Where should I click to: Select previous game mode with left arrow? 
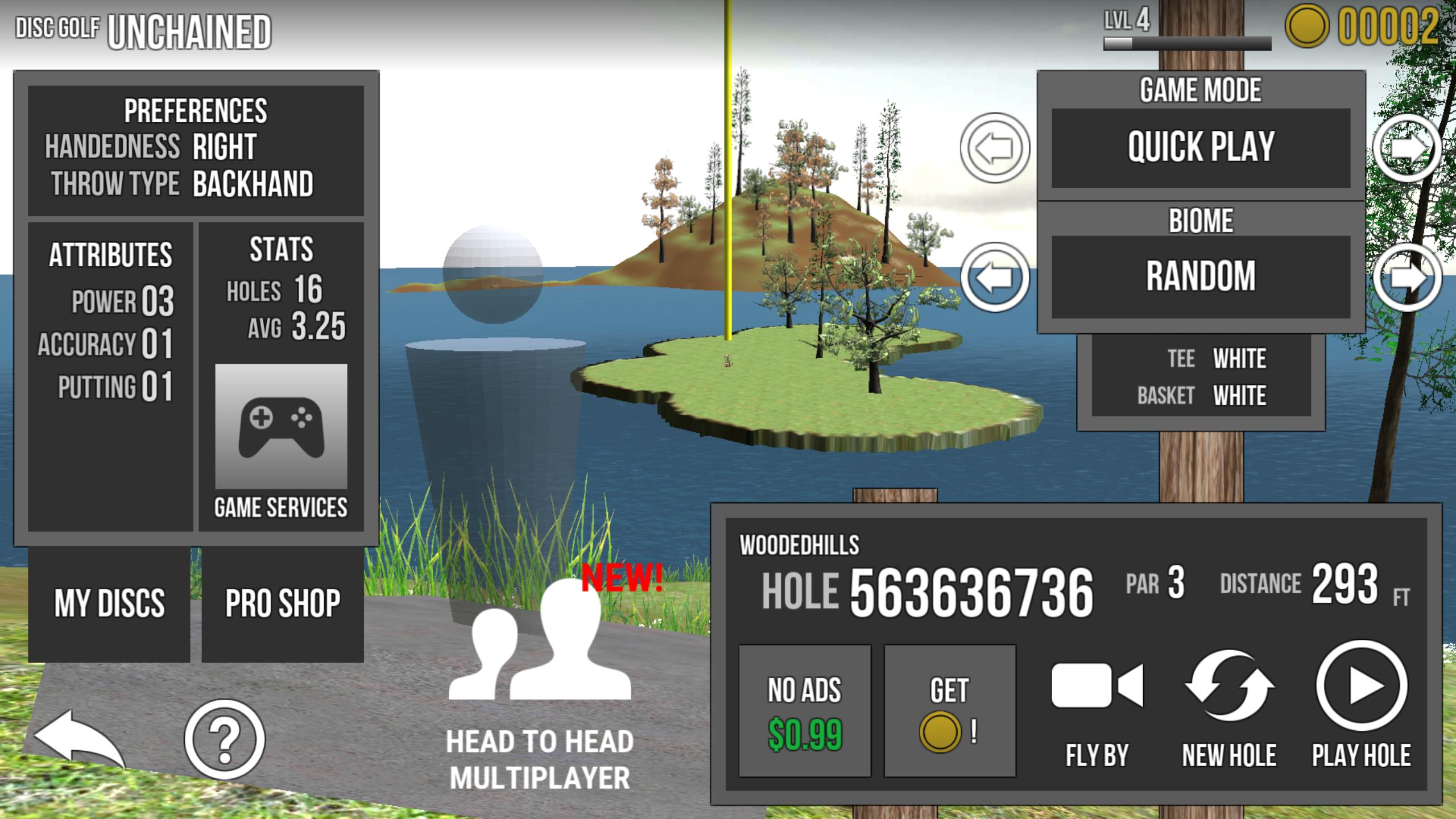coord(995,148)
